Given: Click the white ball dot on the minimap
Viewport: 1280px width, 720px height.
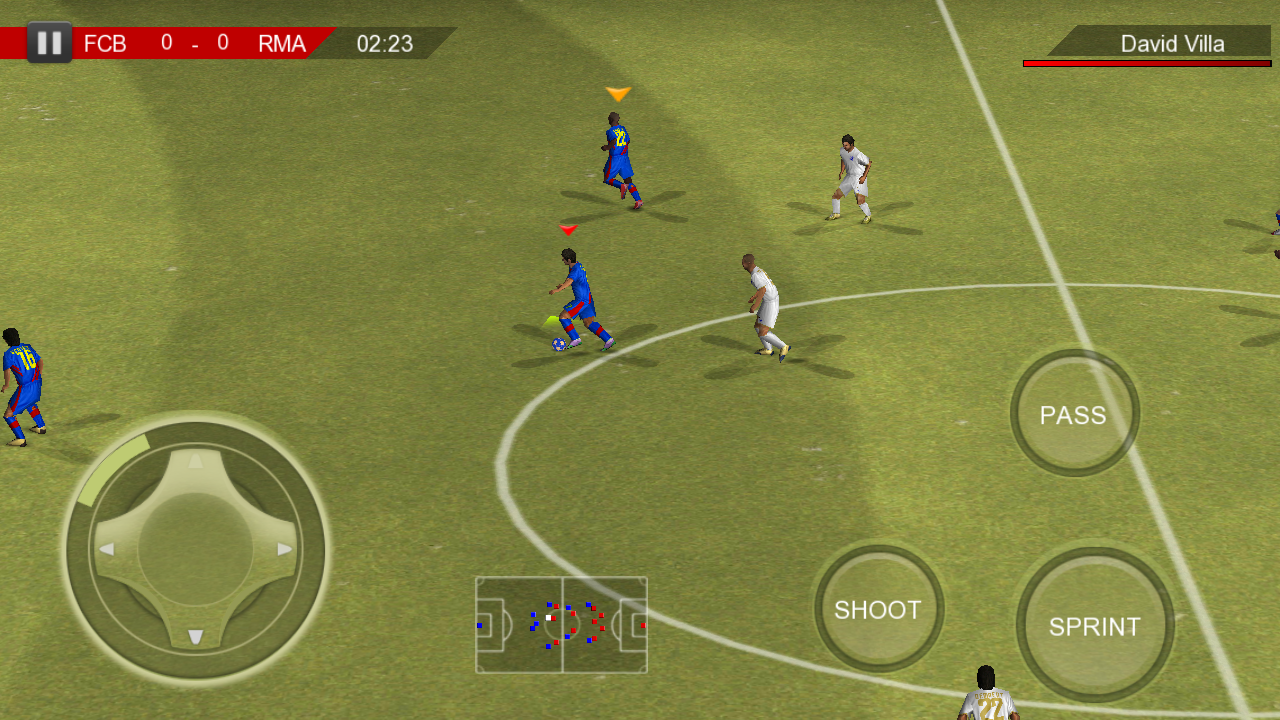Looking at the screenshot, I should [547, 618].
